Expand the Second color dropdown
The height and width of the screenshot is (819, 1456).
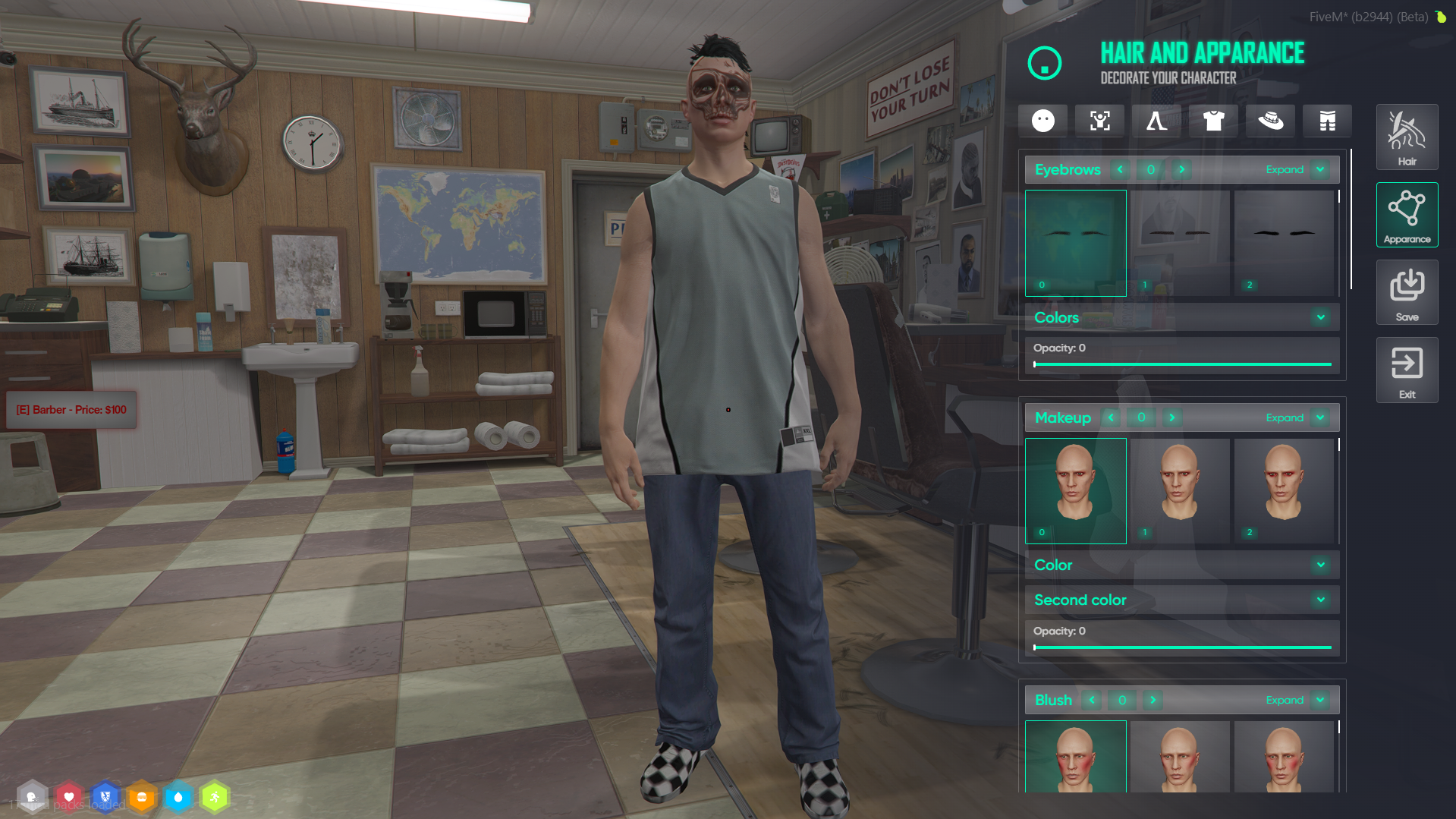1320,600
